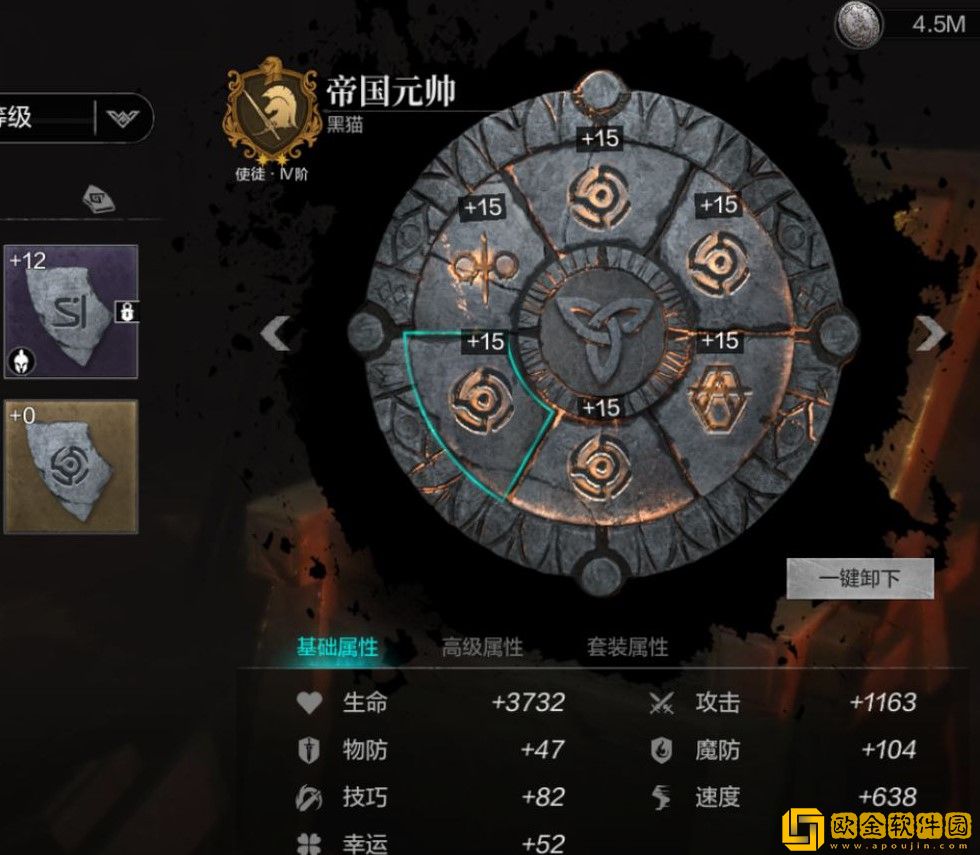Screen dimensions: 980x855
Task: Open the small rune book icon
Action: [98, 198]
